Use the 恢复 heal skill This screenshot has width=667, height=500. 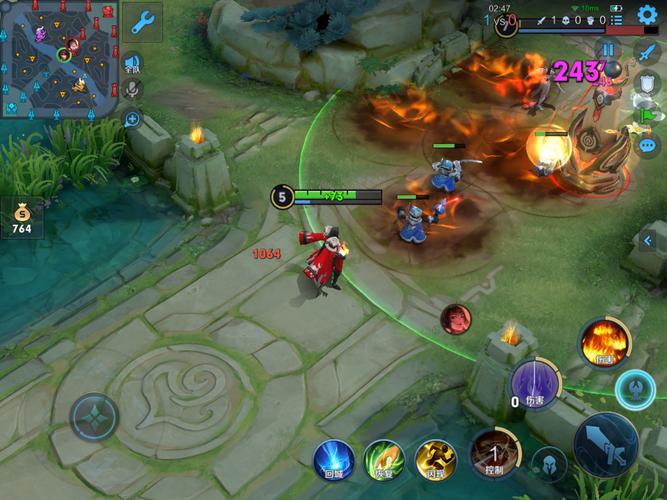click(384, 459)
